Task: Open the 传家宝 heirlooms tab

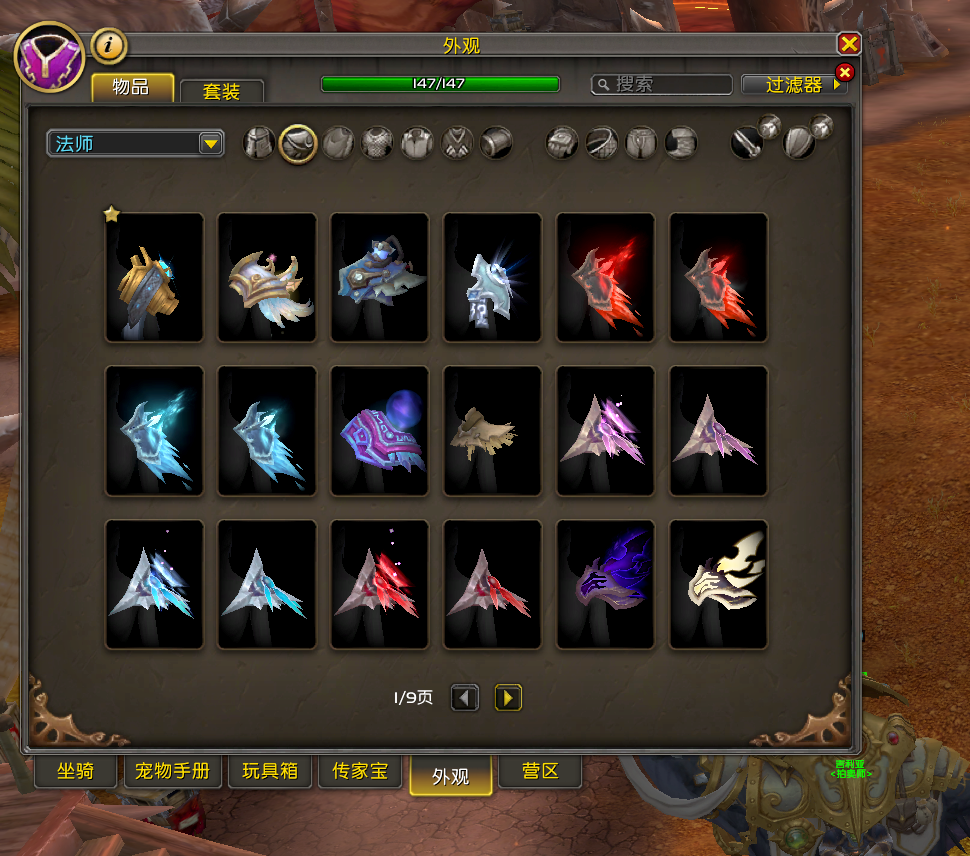Action: click(360, 772)
